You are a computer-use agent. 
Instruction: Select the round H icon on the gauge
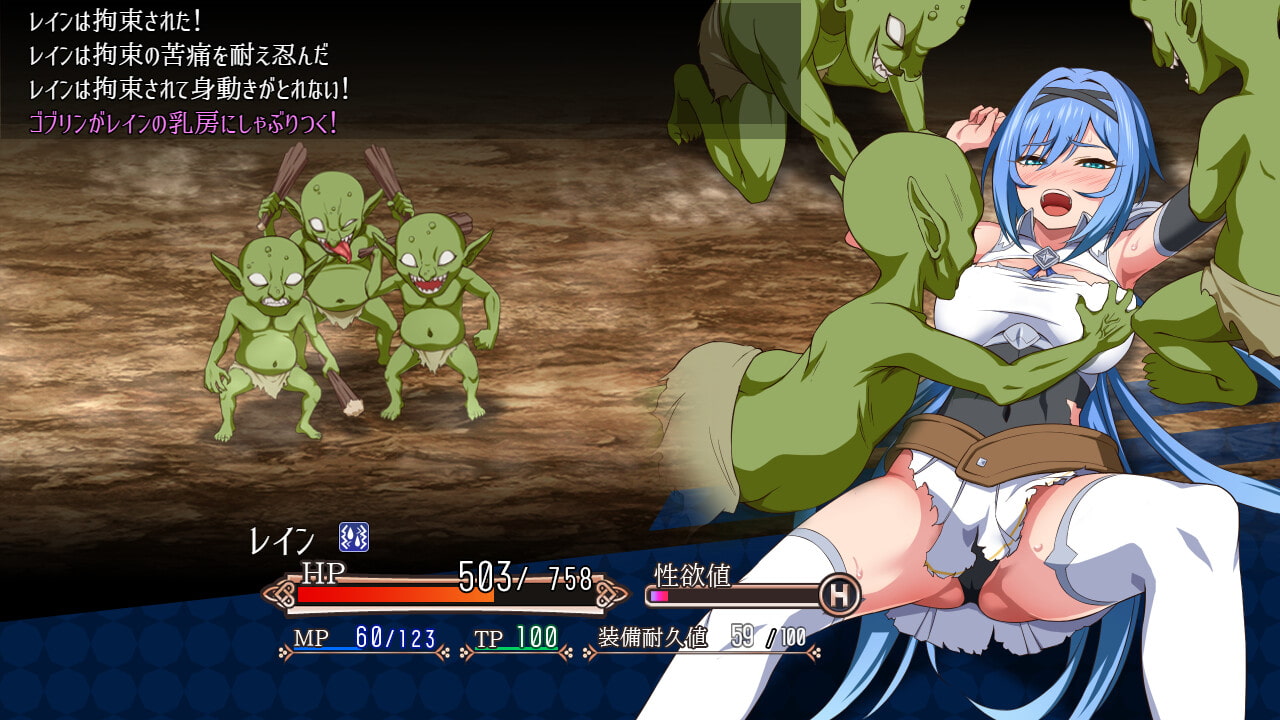click(839, 595)
